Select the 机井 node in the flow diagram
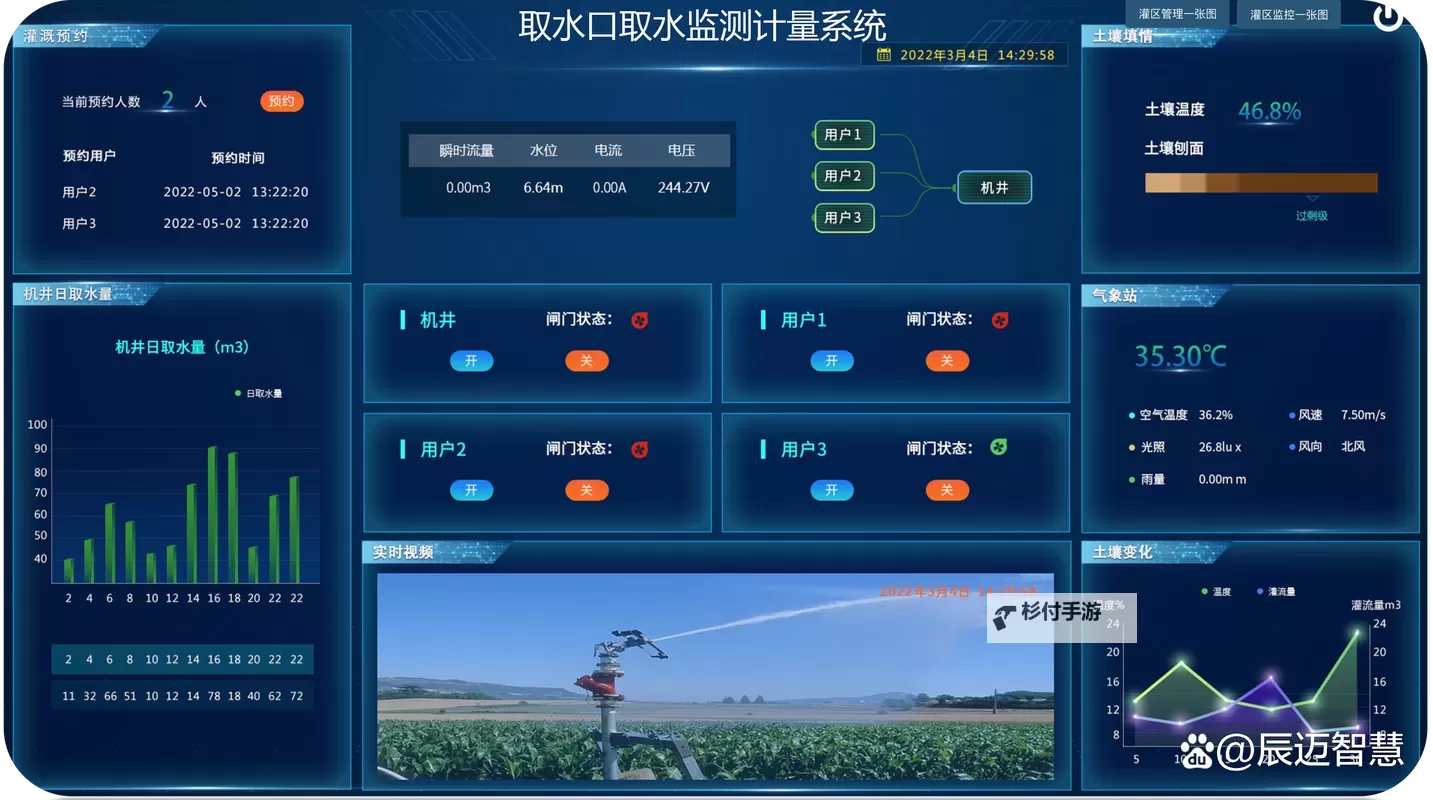This screenshot has width=1433, height=800. pos(993,187)
